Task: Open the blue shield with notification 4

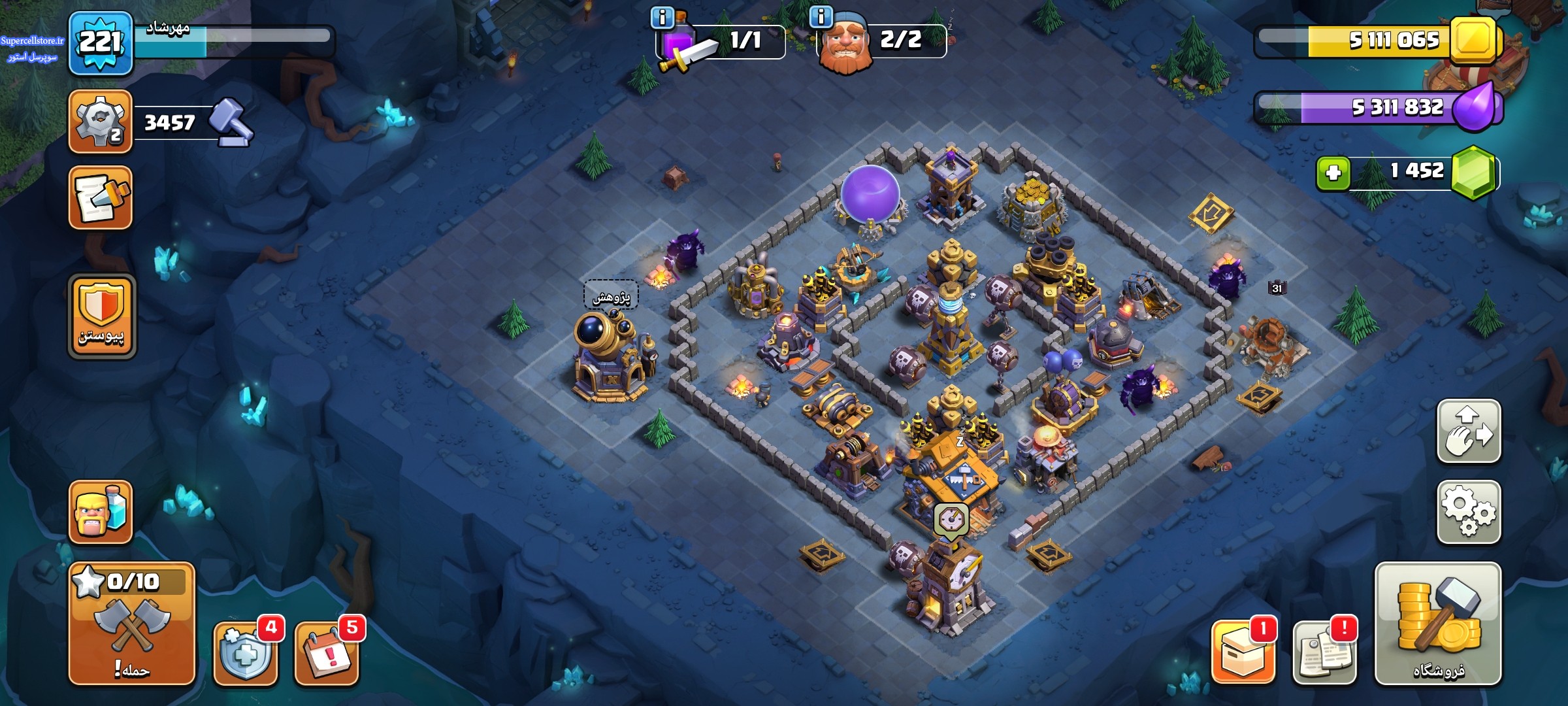Action: click(245, 652)
